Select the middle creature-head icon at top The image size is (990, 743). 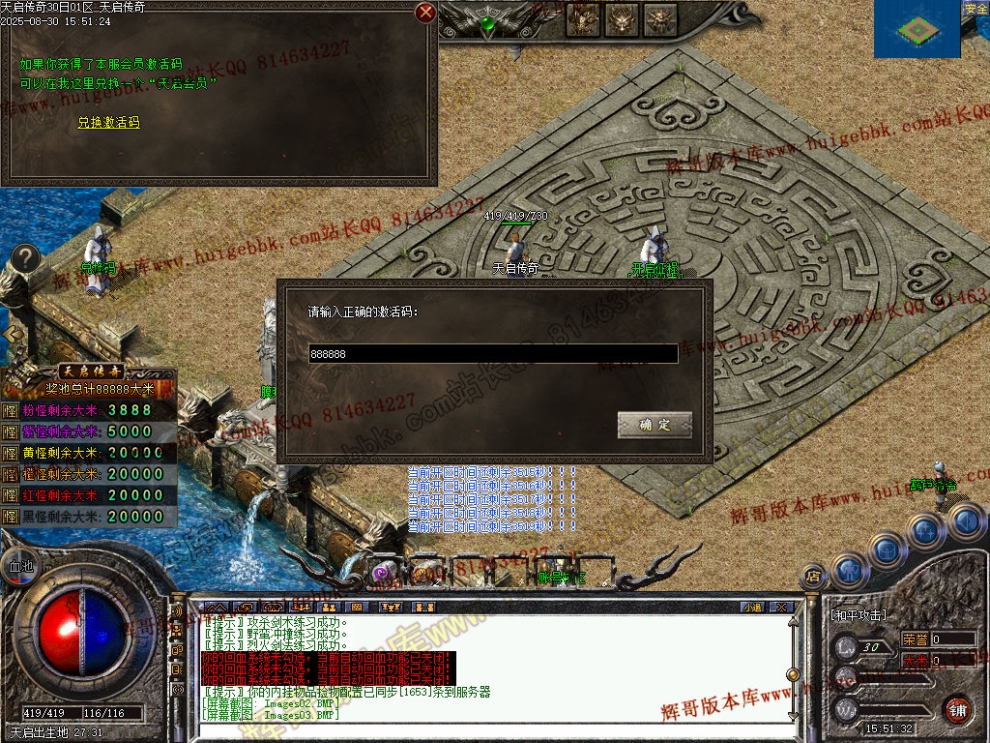pyautogui.click(x=622, y=18)
